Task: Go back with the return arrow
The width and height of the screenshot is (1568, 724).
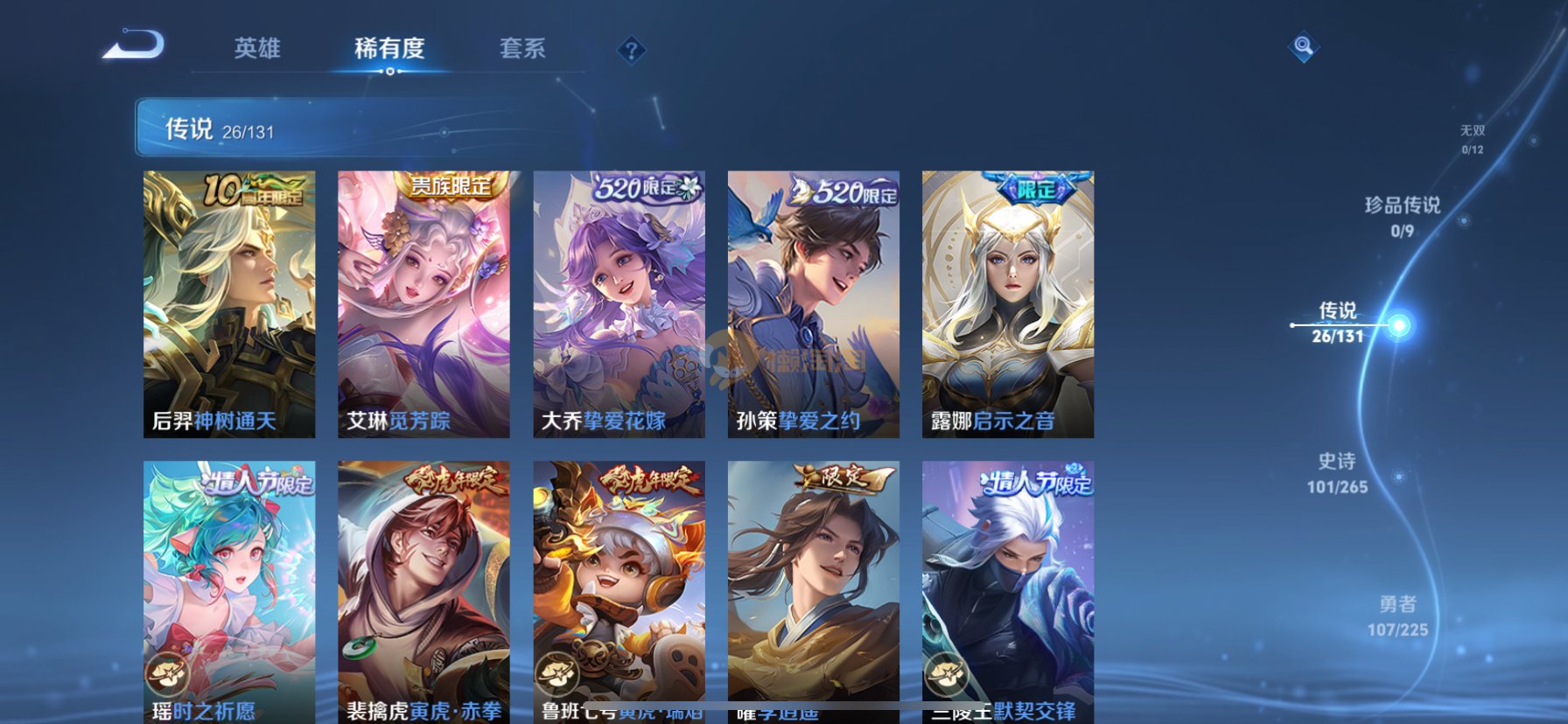Action: click(x=134, y=45)
